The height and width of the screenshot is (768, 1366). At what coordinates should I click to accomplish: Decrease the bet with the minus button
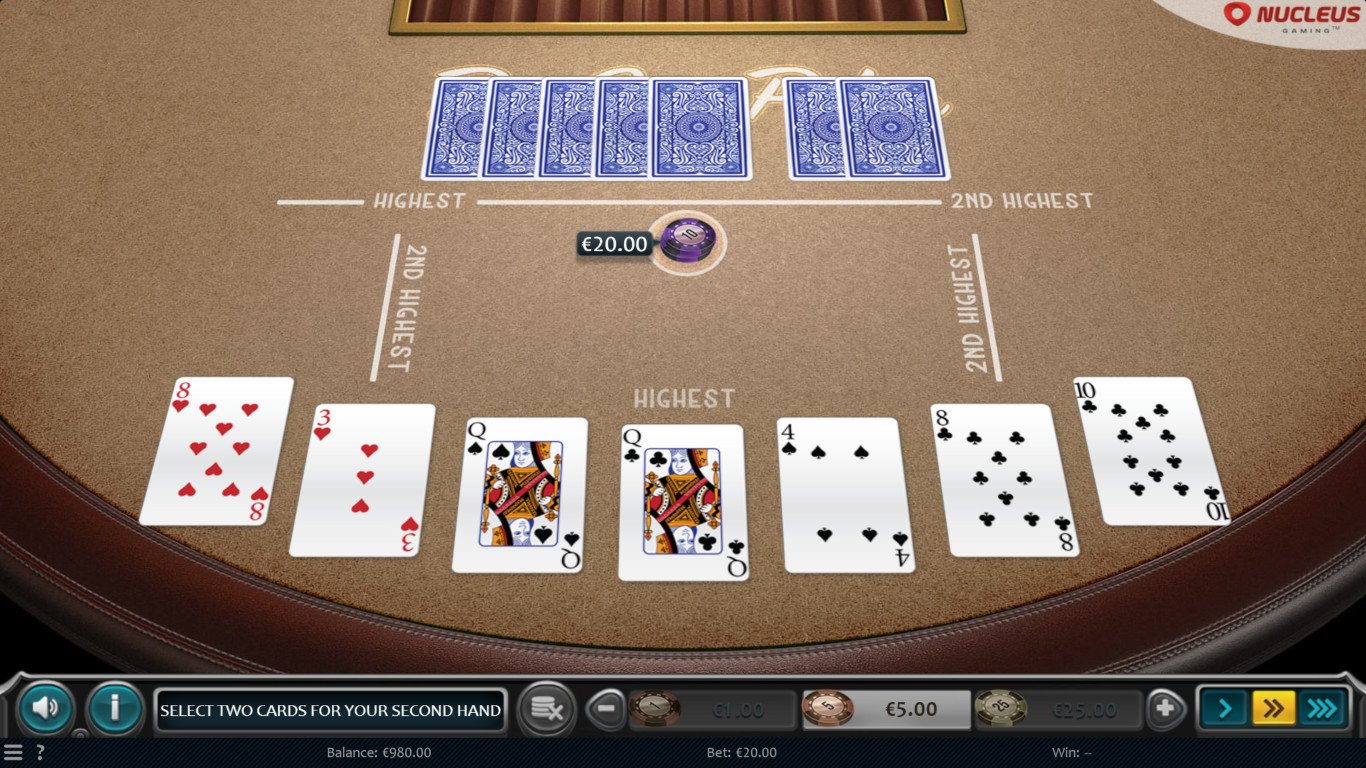[607, 710]
